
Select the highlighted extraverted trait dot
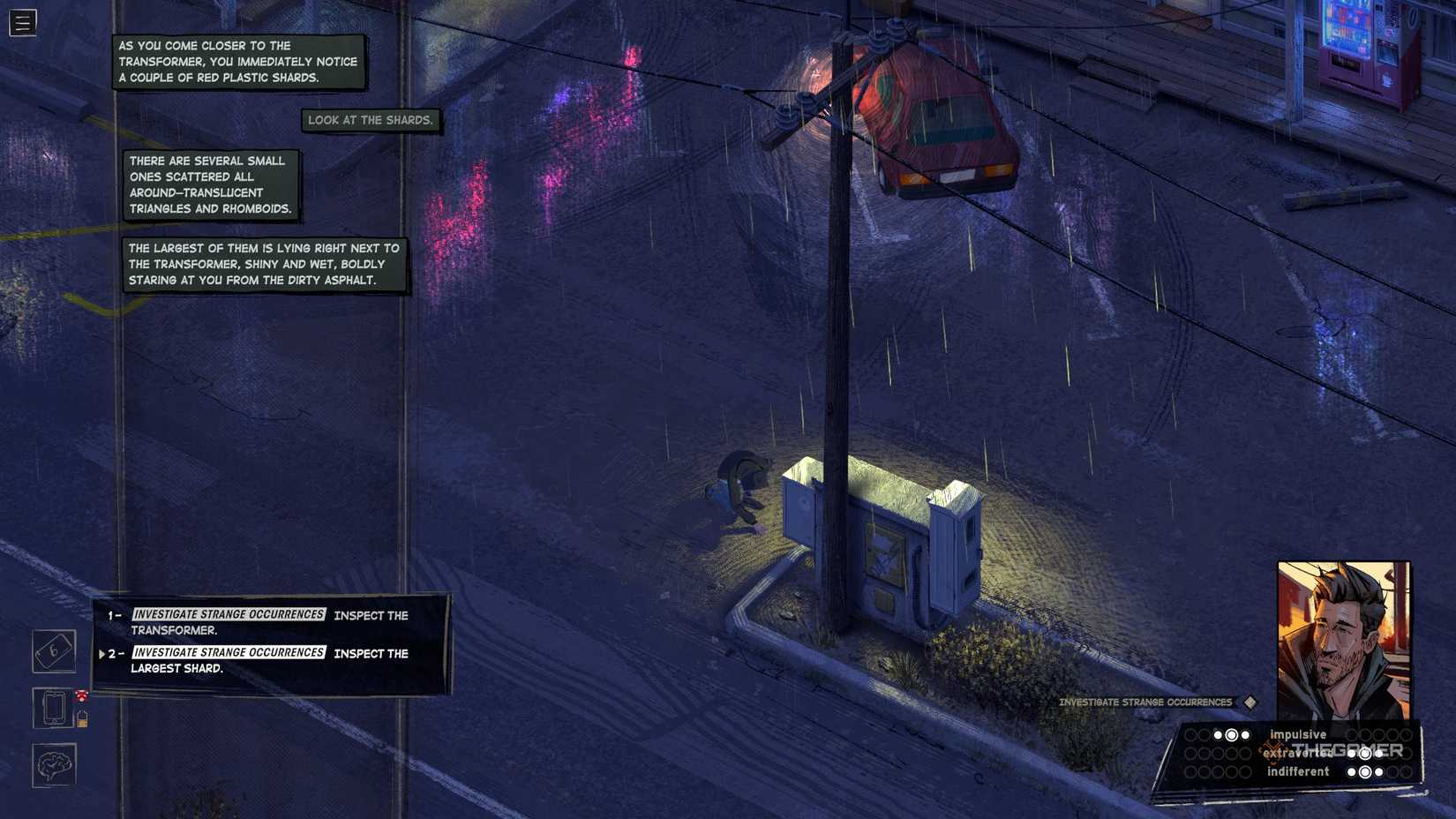1365,755
